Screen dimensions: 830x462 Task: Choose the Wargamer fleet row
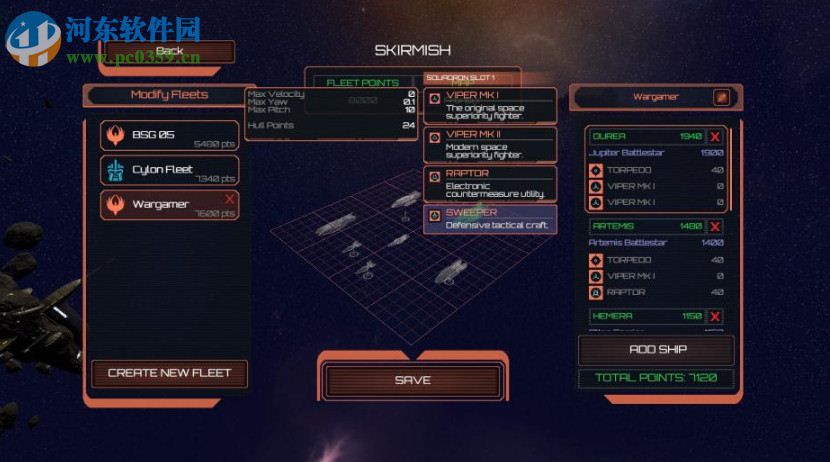165,205
